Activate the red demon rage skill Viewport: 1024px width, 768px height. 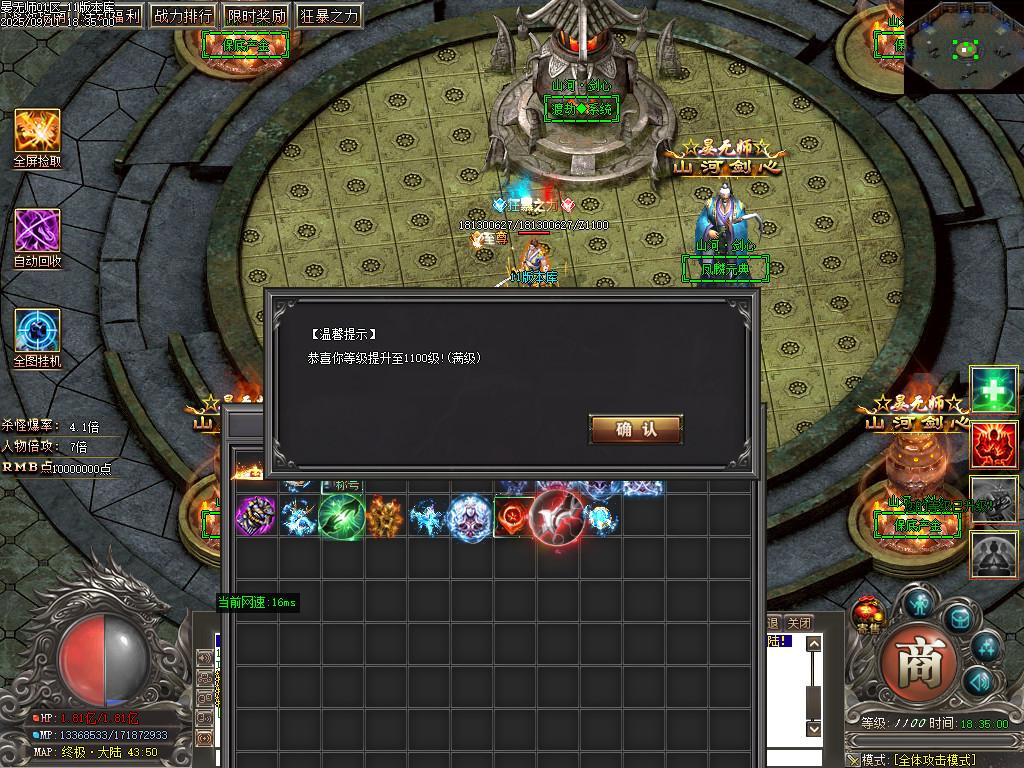click(994, 444)
